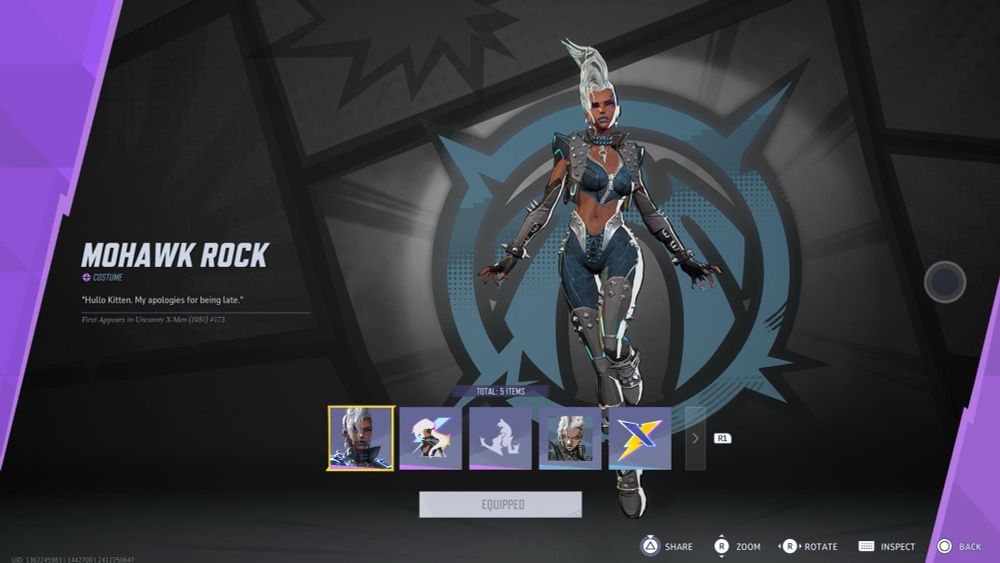Click the round grey button at the right edge

944,282
